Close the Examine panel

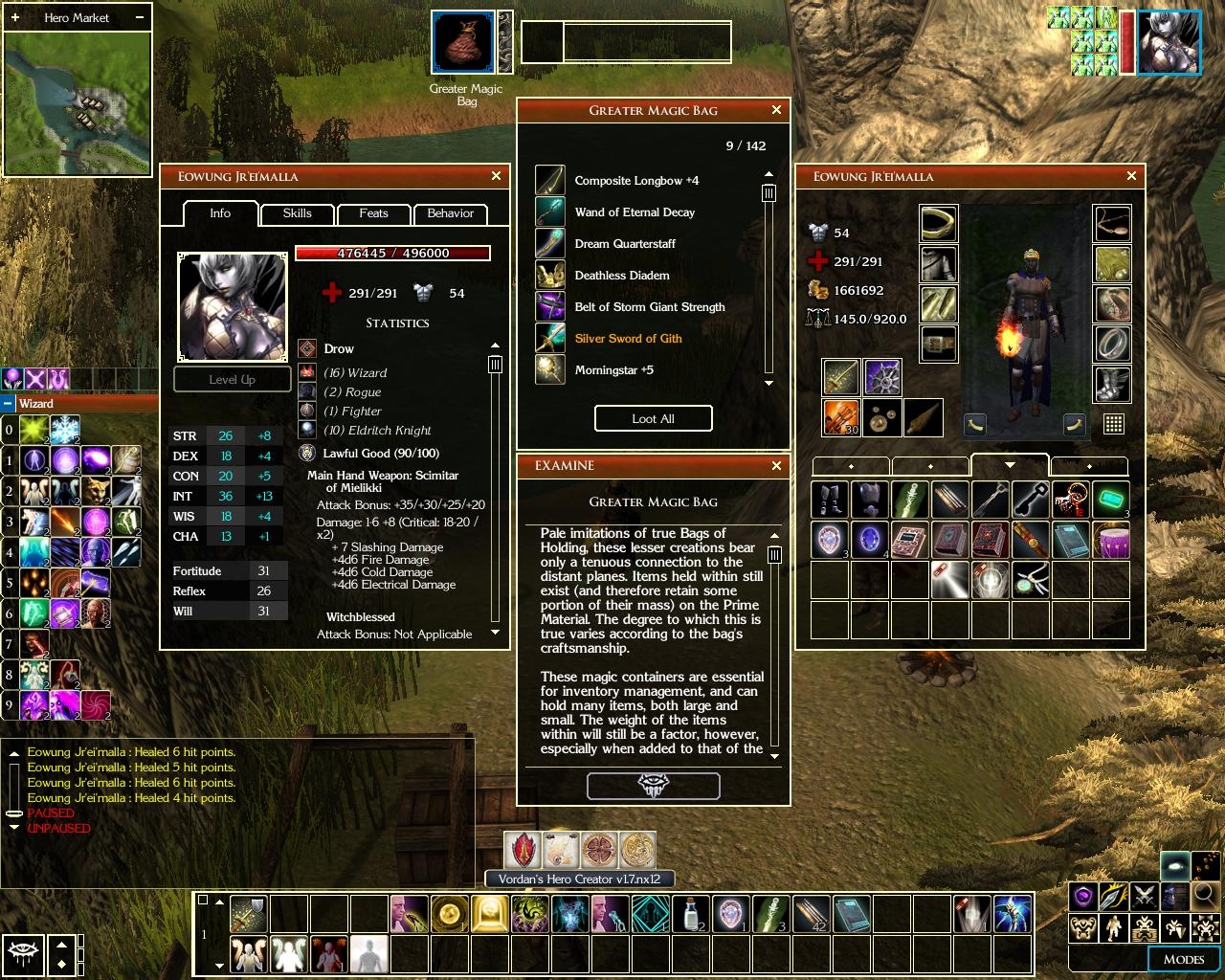776,465
